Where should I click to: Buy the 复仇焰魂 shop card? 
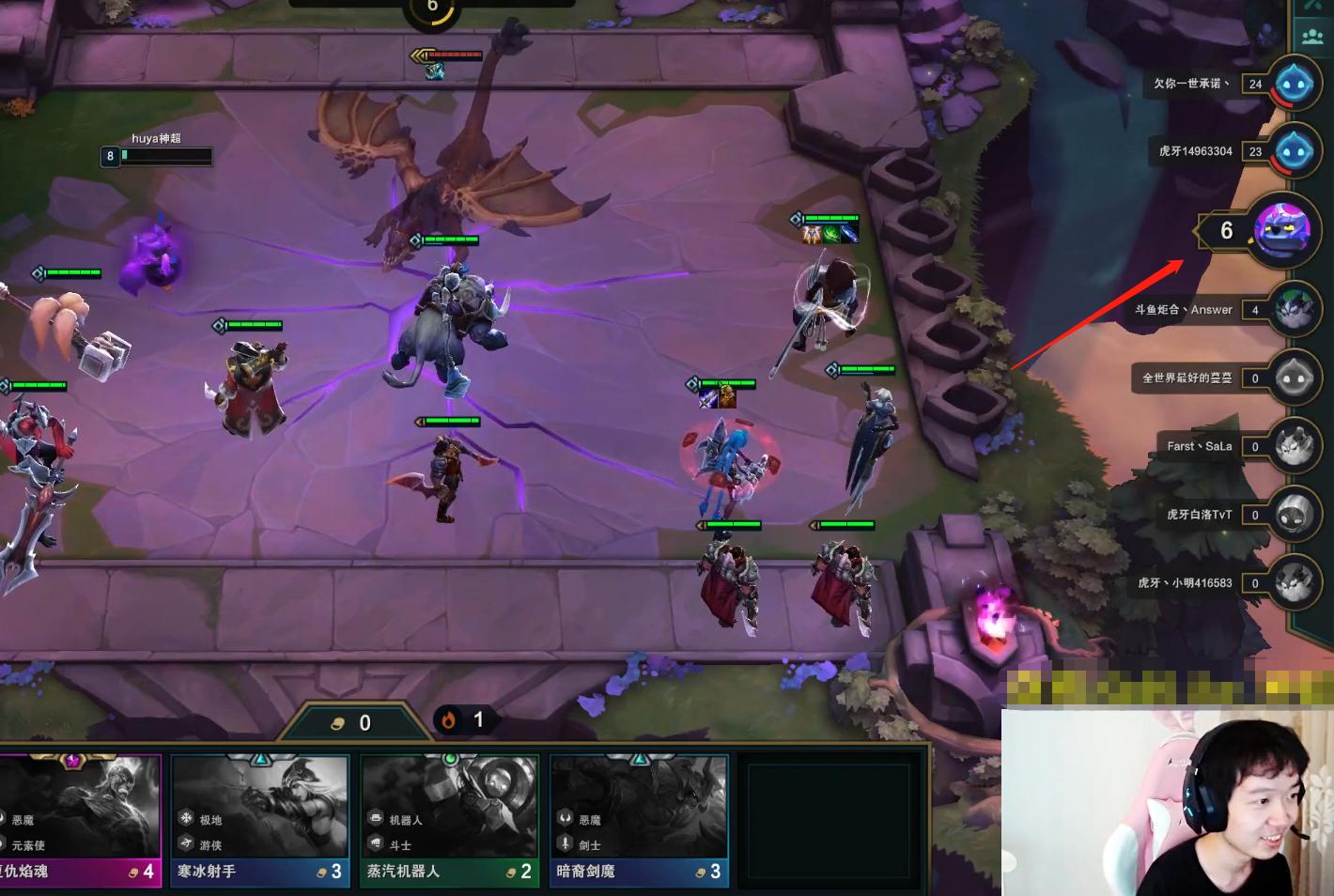80,819
